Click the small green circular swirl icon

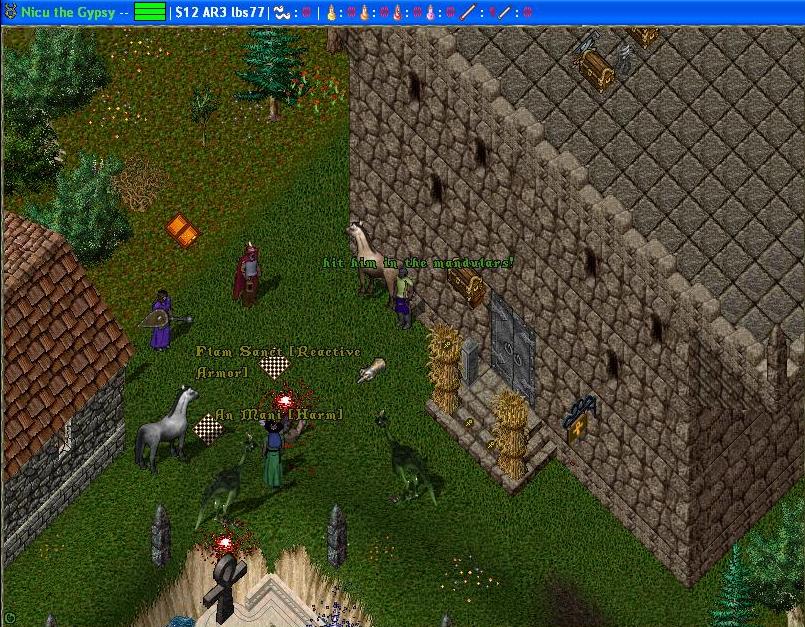pos(10,618)
